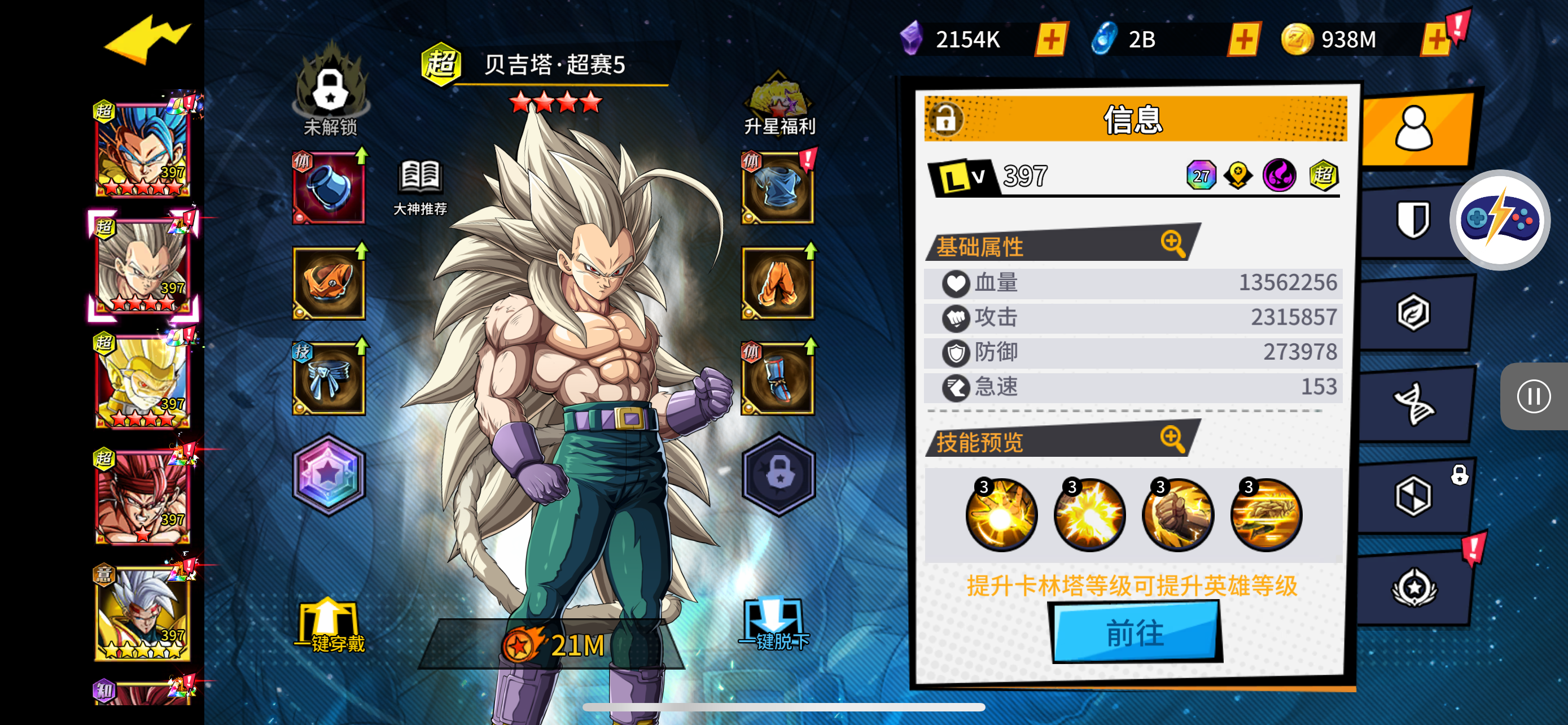Choose the golden-armored hero portrait
1568x725 pixels.
(x=142, y=381)
